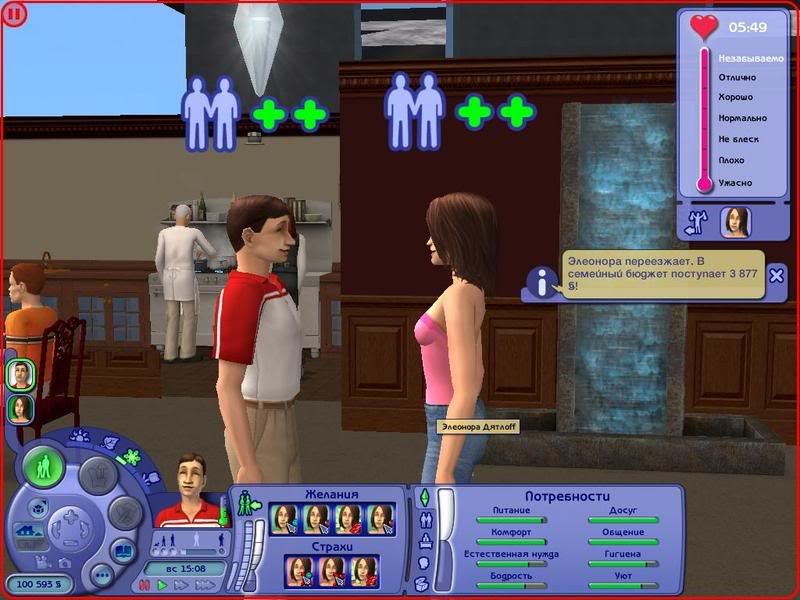Screen dimensions: 800x600
Task: Click the date outfit icon beside partner portrait
Action: coord(695,223)
